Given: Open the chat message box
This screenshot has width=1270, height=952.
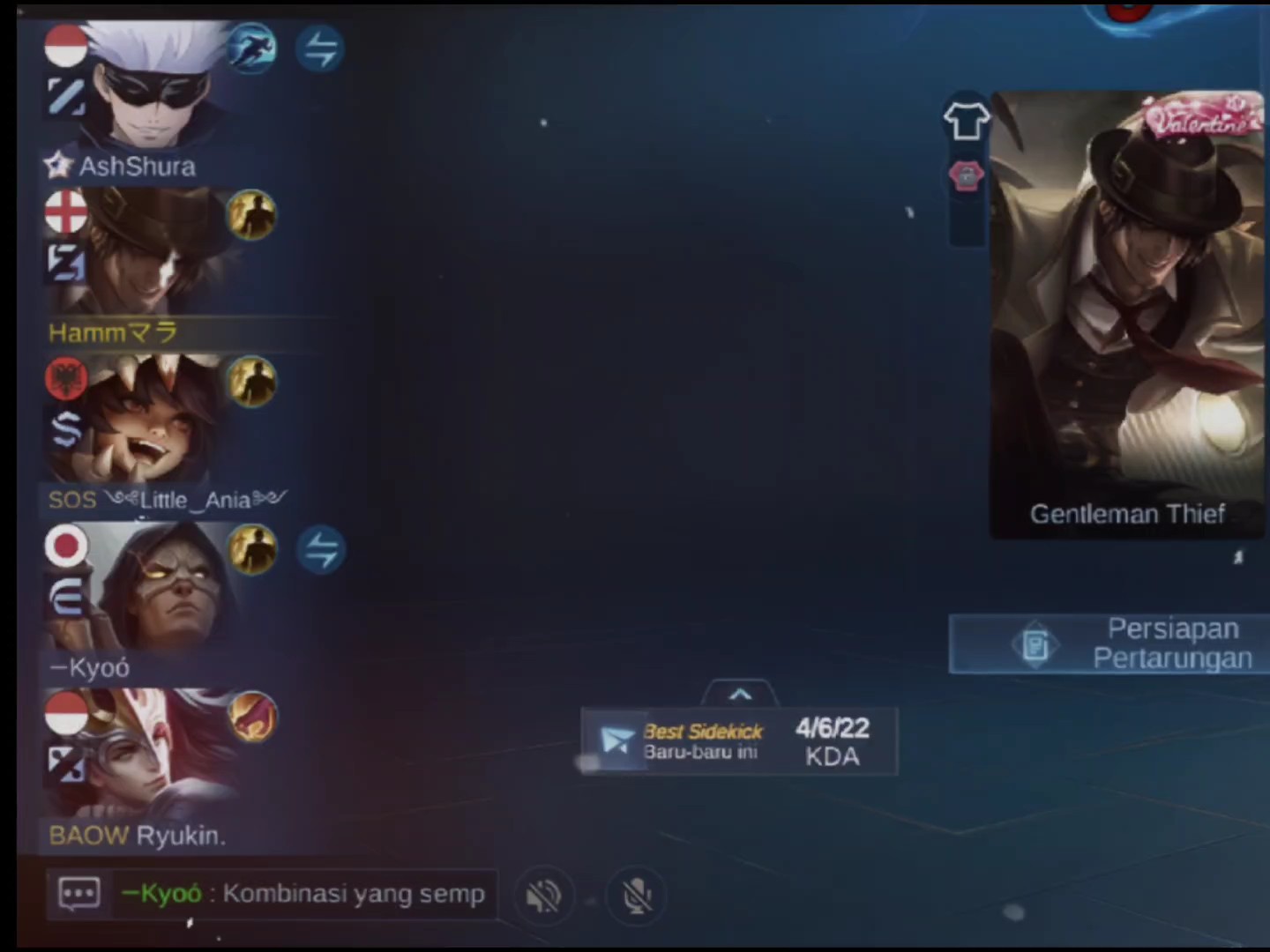Looking at the screenshot, I should pyautogui.click(x=79, y=894).
